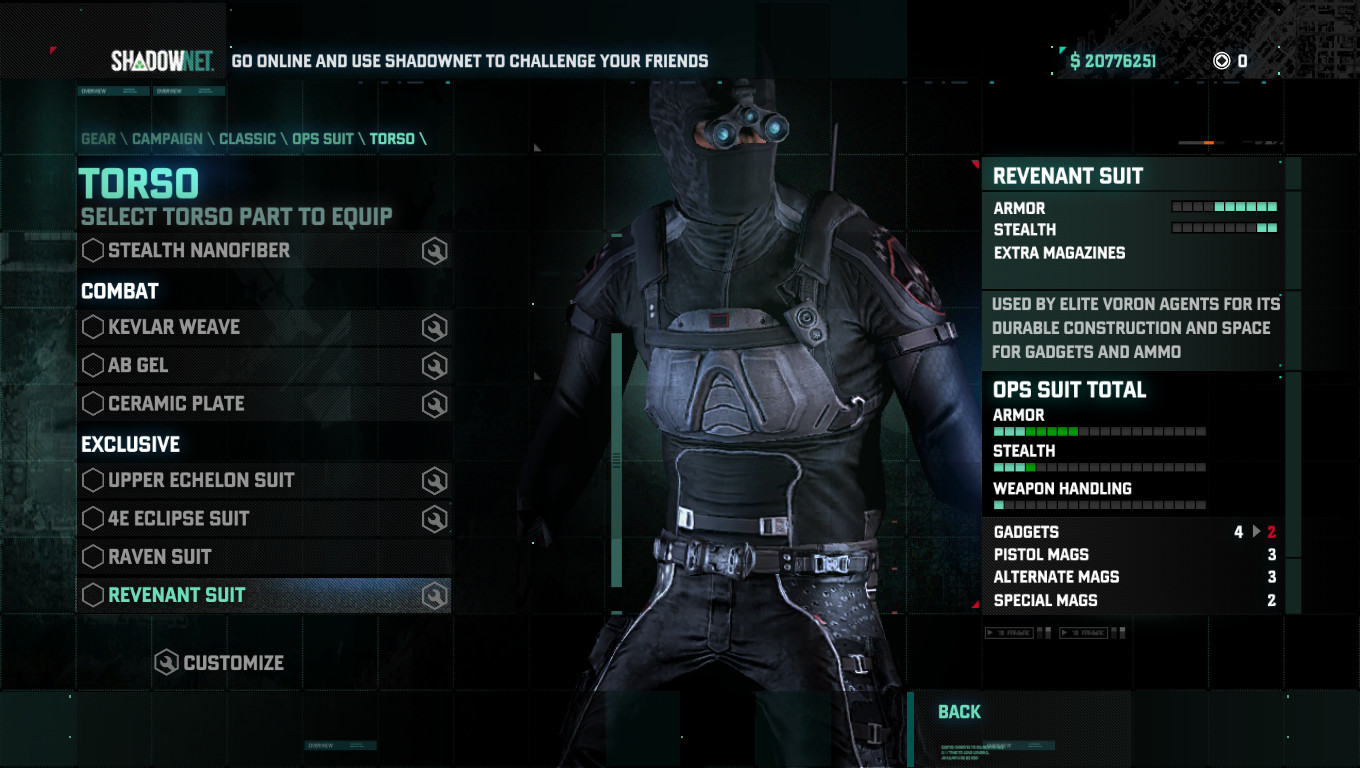
Task: Toggle the hexagon equip marker on Raven Suit
Action: coord(92,556)
